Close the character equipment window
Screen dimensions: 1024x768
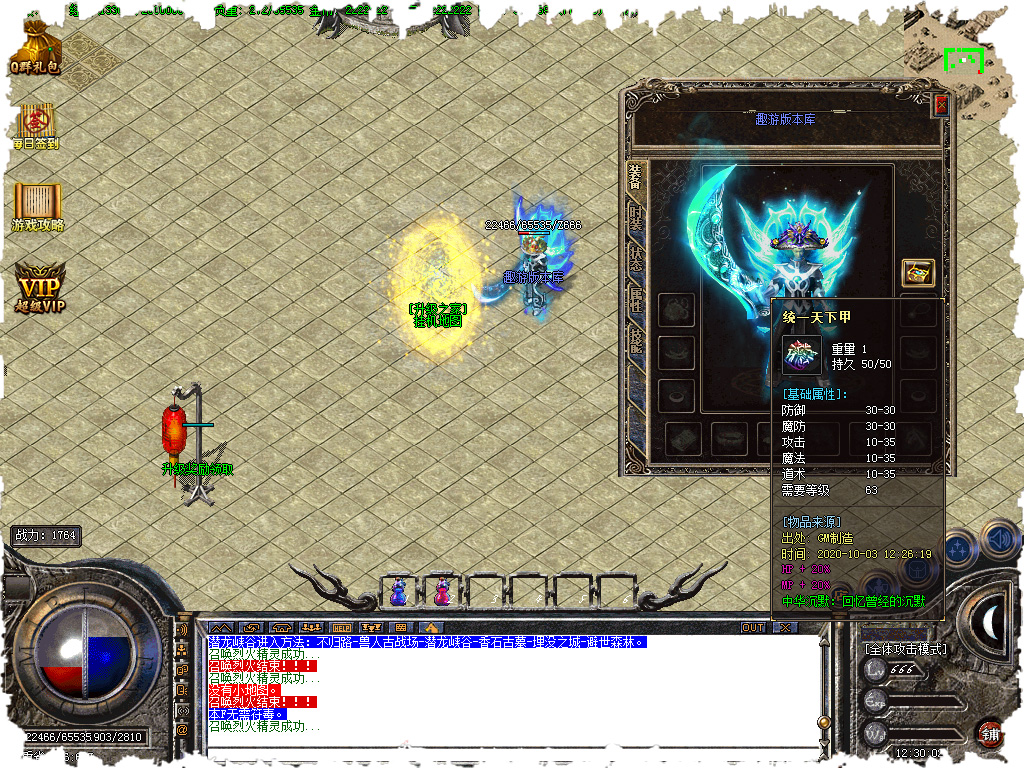[x=940, y=104]
